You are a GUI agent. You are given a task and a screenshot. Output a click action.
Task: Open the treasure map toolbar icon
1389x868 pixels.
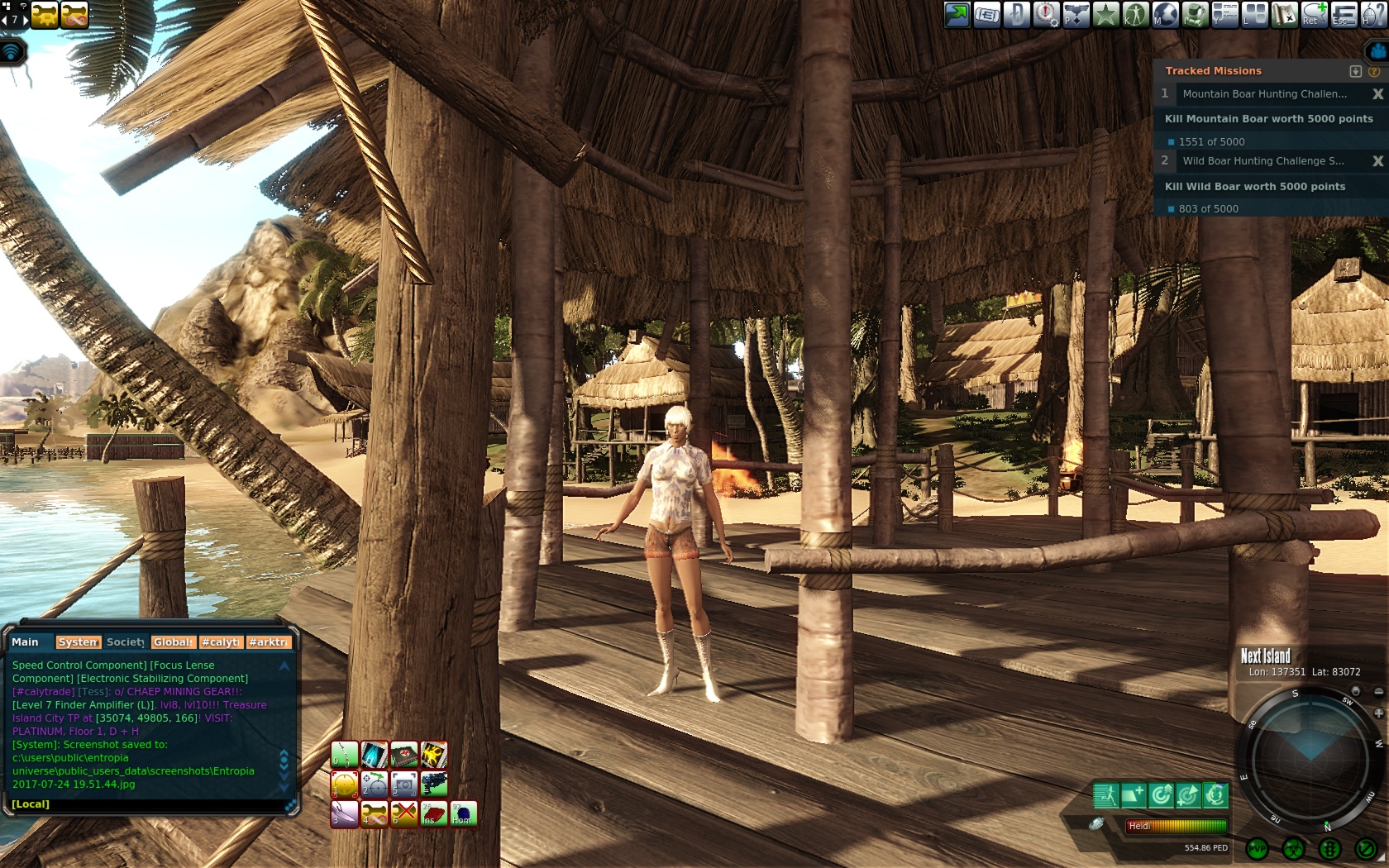(x=1284, y=14)
